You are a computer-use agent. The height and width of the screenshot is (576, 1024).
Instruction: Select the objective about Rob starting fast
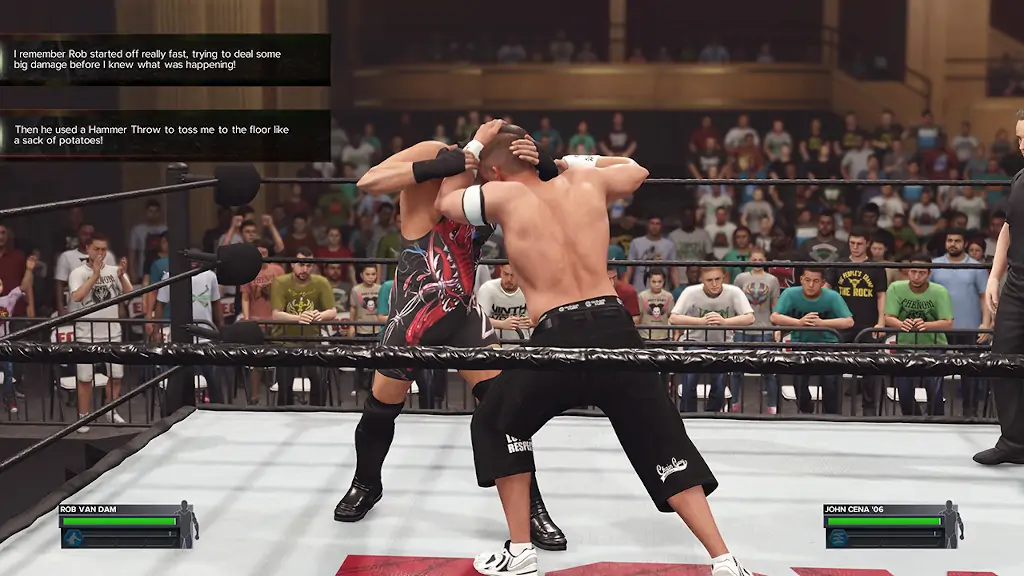(x=165, y=59)
